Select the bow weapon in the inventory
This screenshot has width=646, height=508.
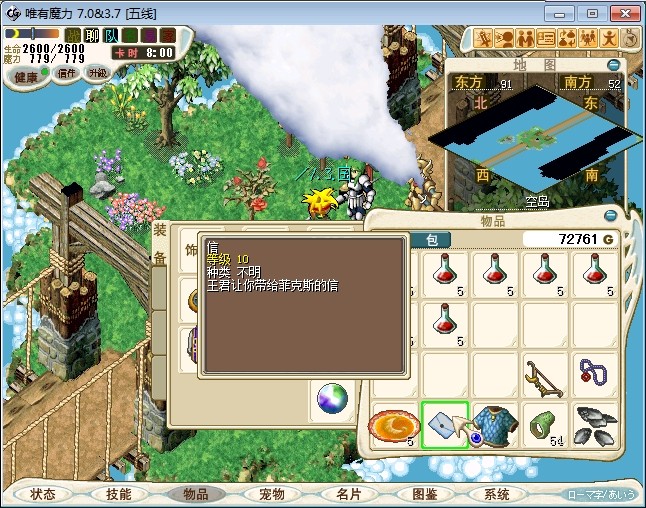[544, 376]
